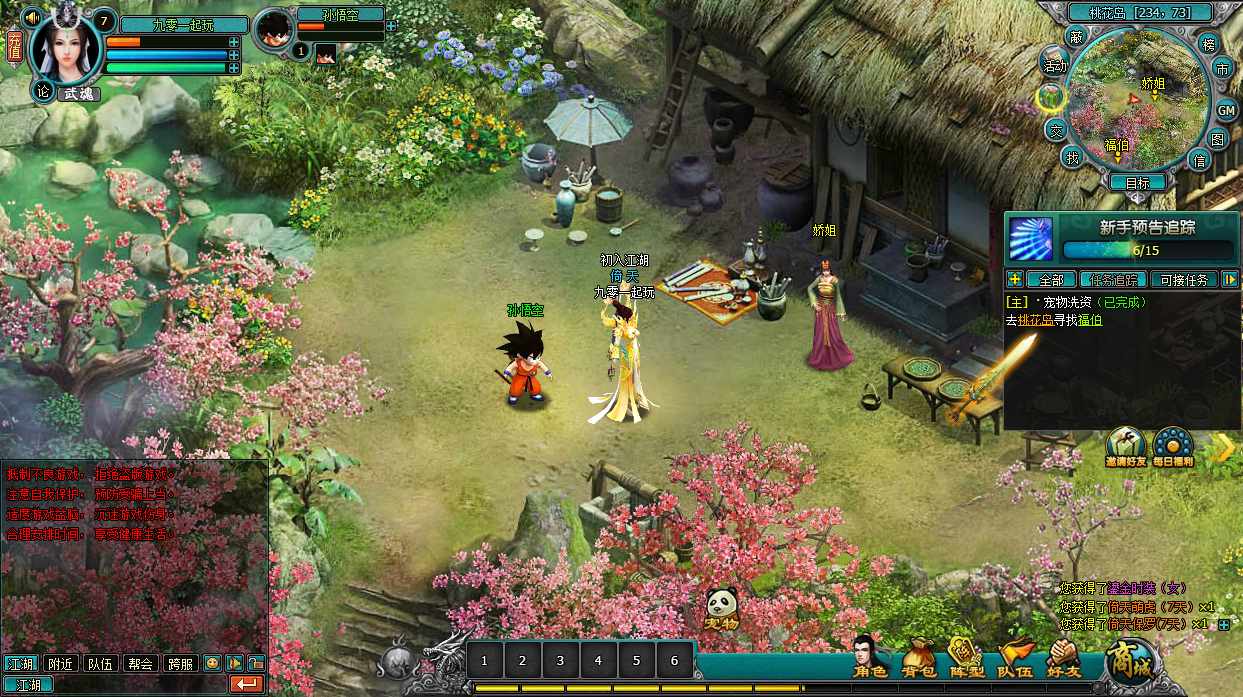1243x697 pixels.
Task: Open the 邀请好友 invite friends icon
Action: pyautogui.click(x=1126, y=447)
